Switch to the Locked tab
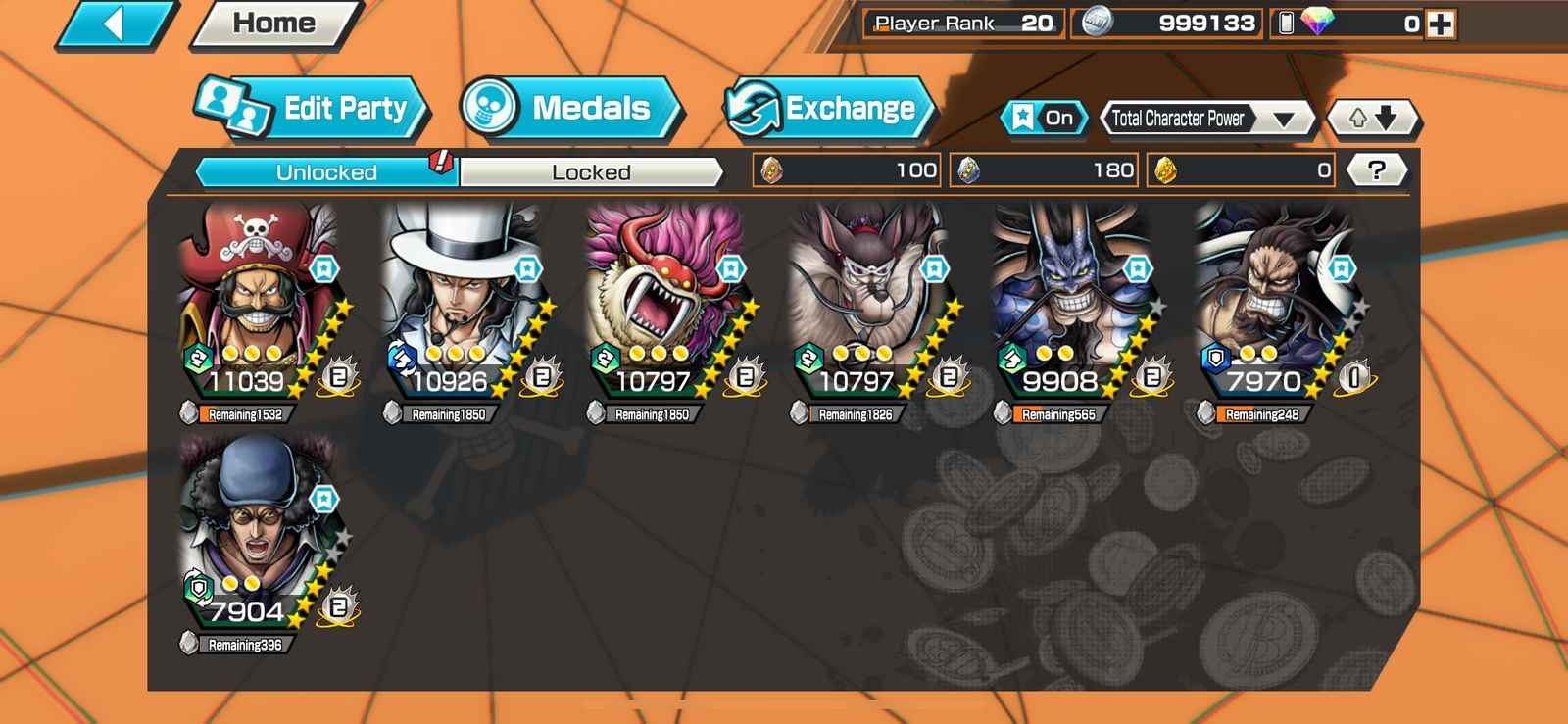1568x724 pixels. click(591, 172)
